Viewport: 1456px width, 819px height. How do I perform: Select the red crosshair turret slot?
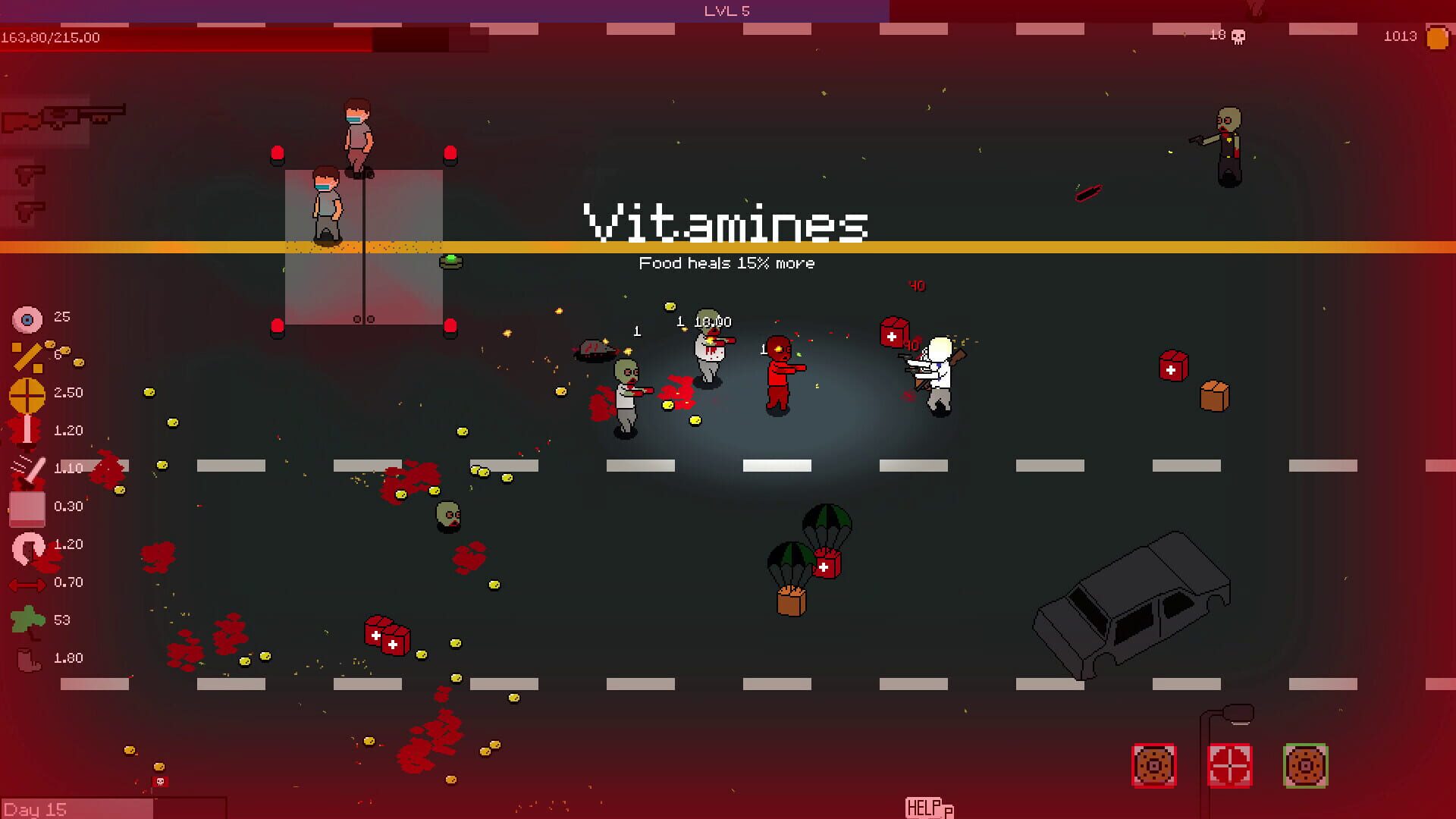1229,767
